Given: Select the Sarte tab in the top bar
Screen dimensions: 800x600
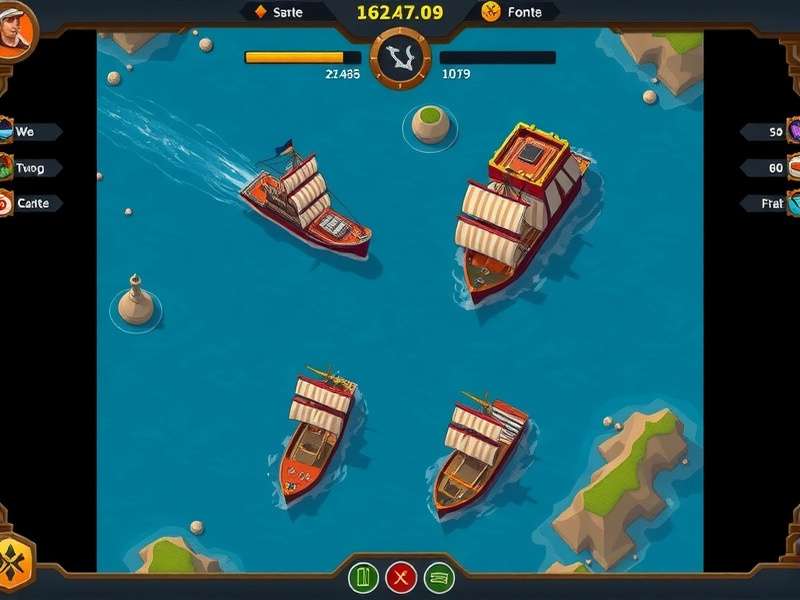Looking at the screenshot, I should tap(285, 12).
